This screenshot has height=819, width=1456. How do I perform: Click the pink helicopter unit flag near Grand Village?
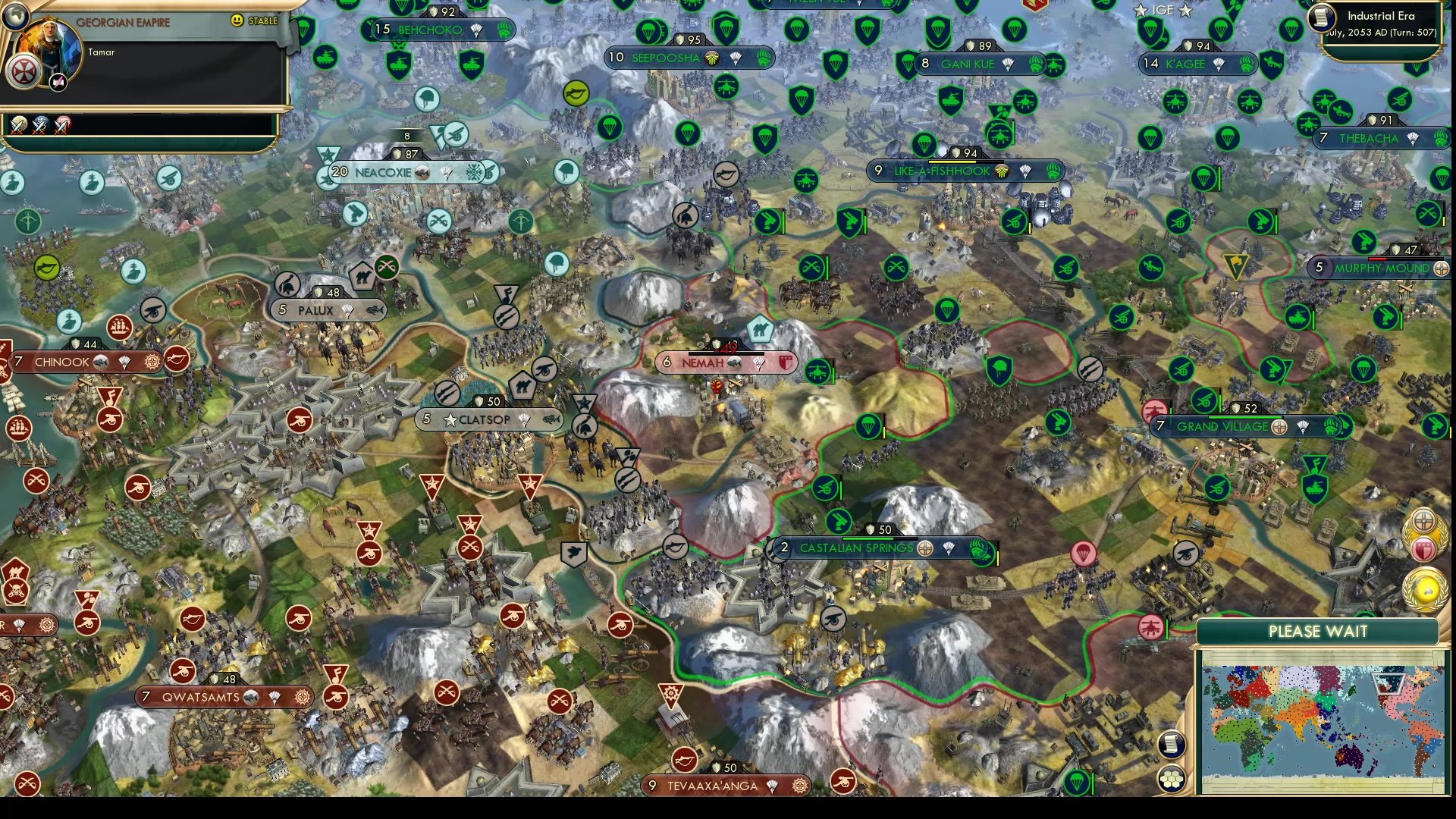pos(1156,409)
